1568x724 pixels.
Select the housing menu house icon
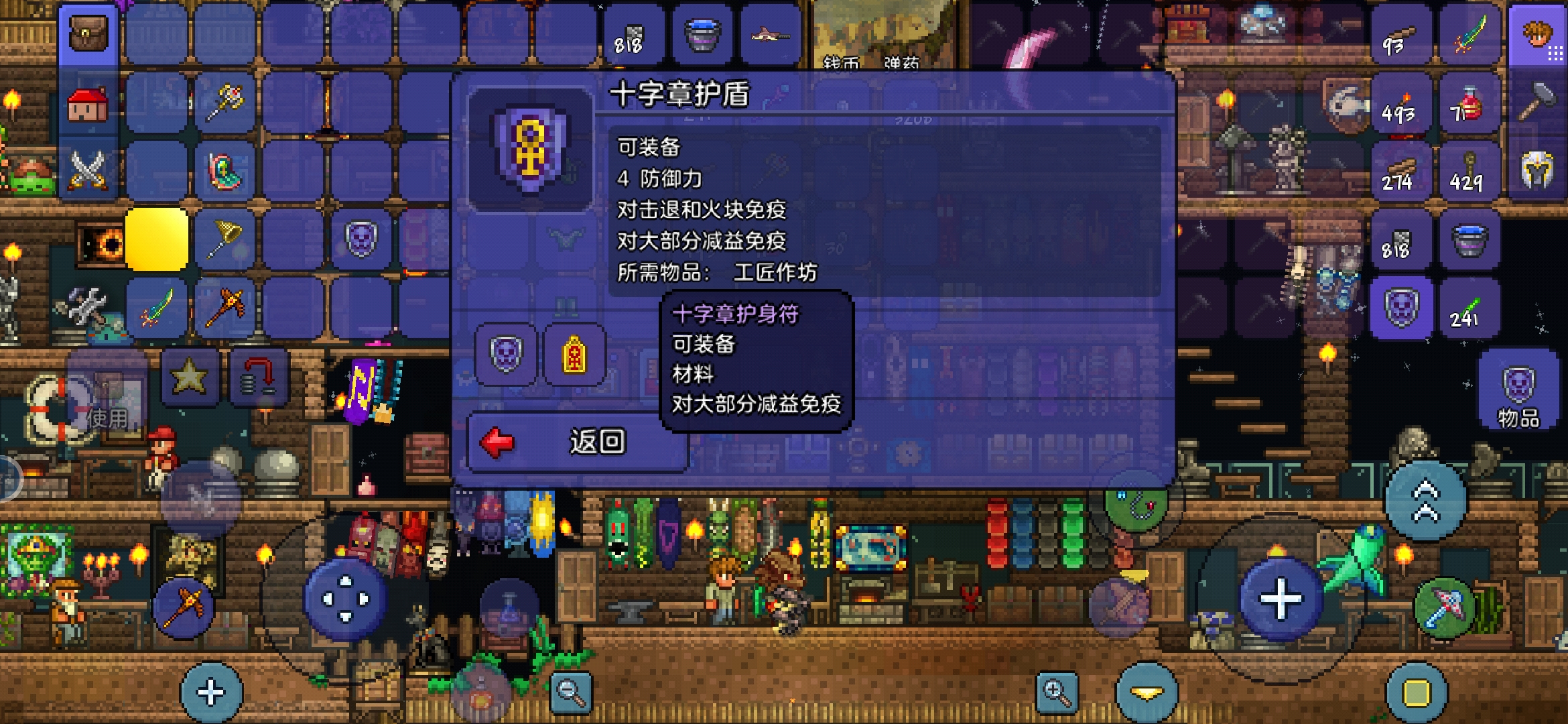89,102
